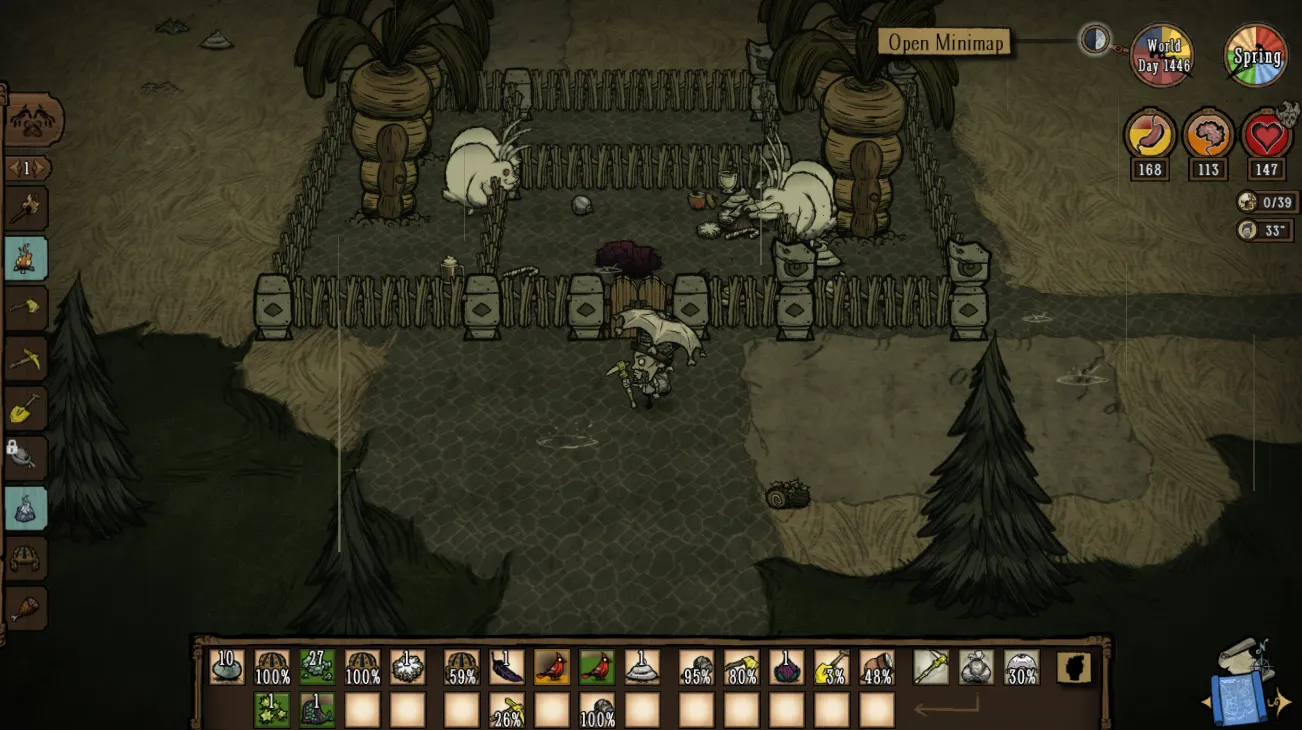
Task: Click the backpack slot with 26% item
Action: [507, 710]
